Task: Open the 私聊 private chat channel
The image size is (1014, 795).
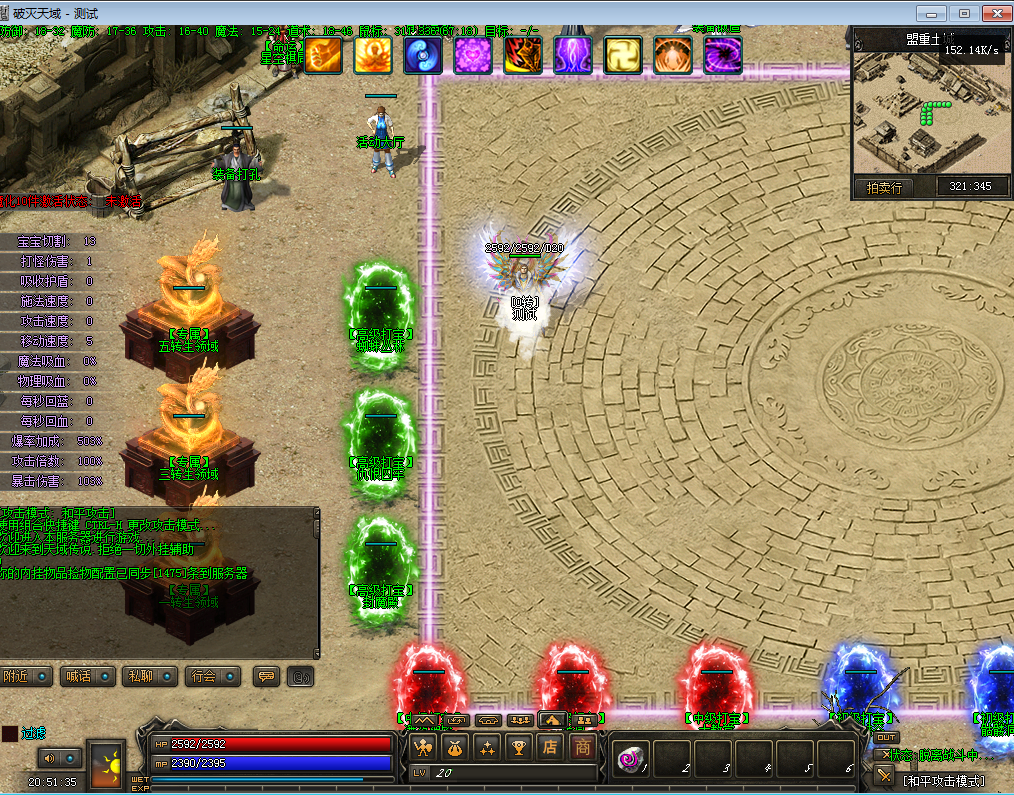Action: point(150,677)
